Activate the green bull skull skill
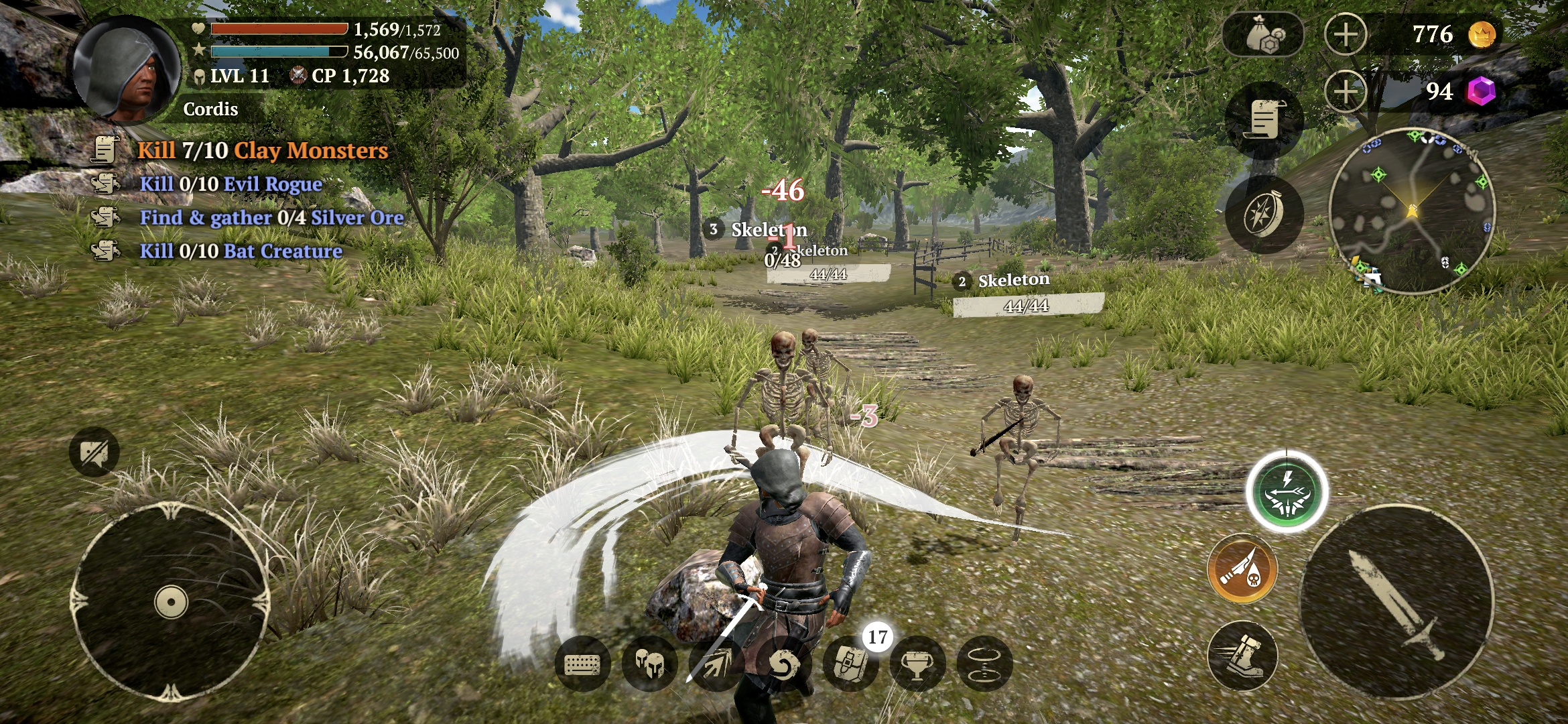Screen dimensions: 1568x724 [1287, 493]
